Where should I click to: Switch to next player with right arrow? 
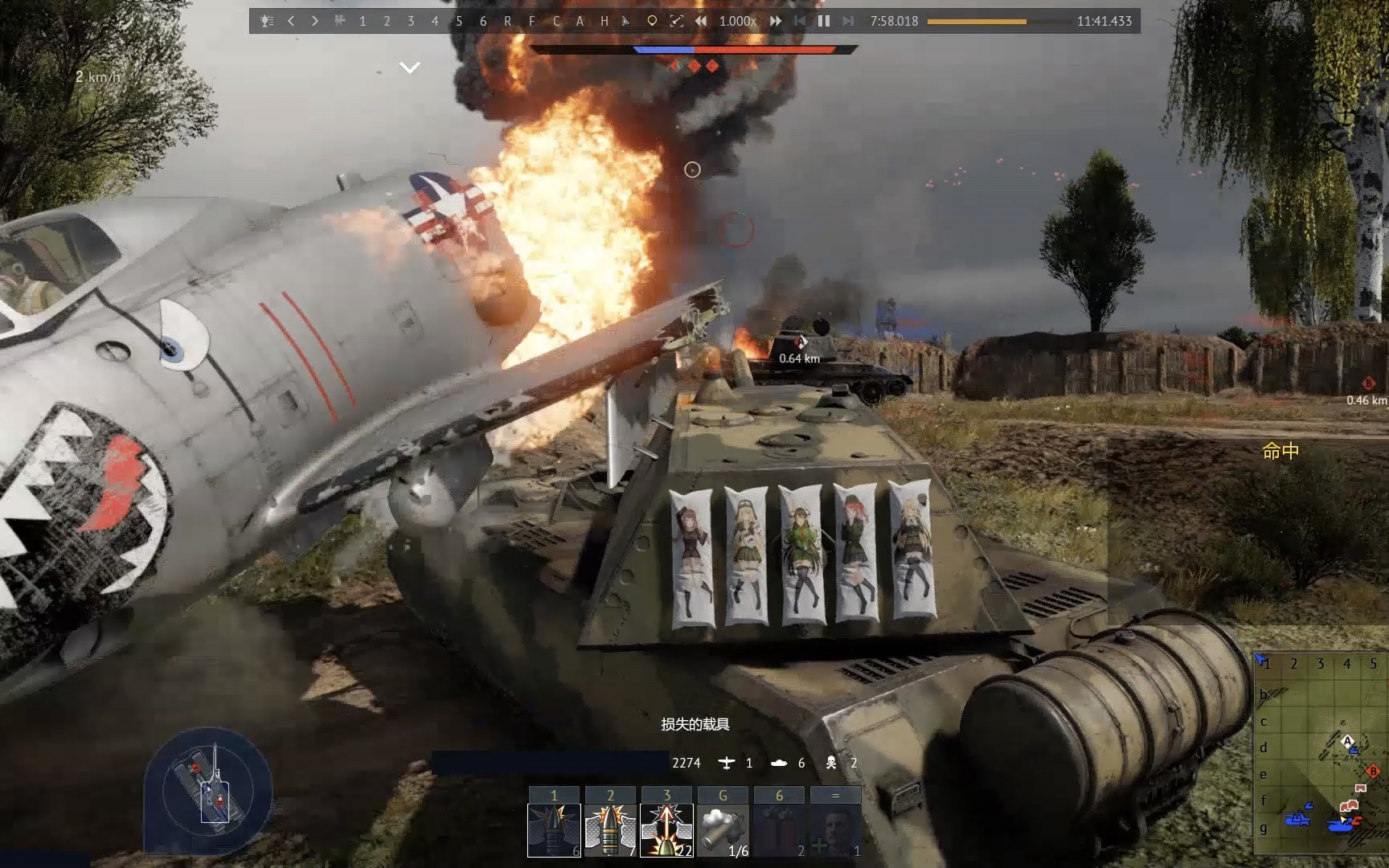[x=315, y=21]
